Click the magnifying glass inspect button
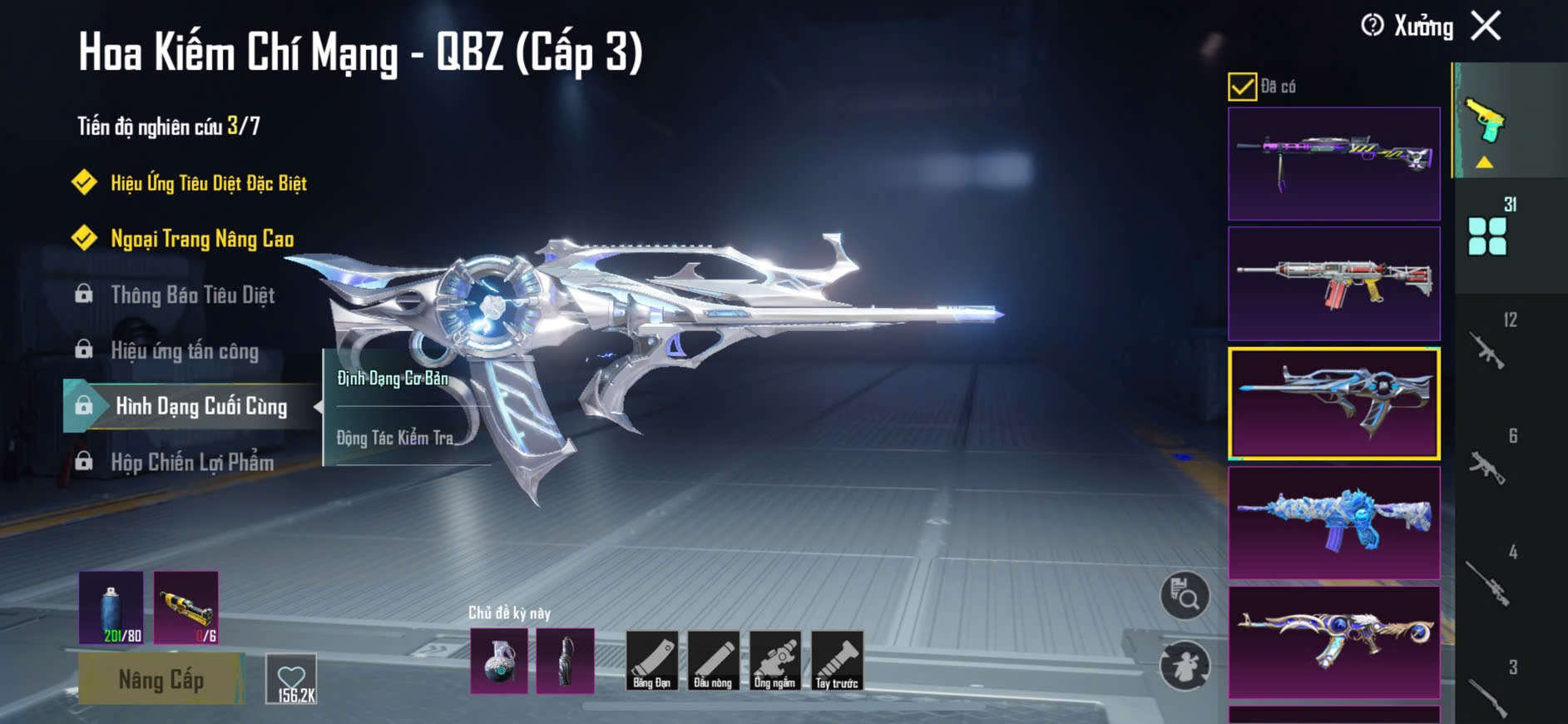Screen dimensions: 1568x724 [1185, 595]
